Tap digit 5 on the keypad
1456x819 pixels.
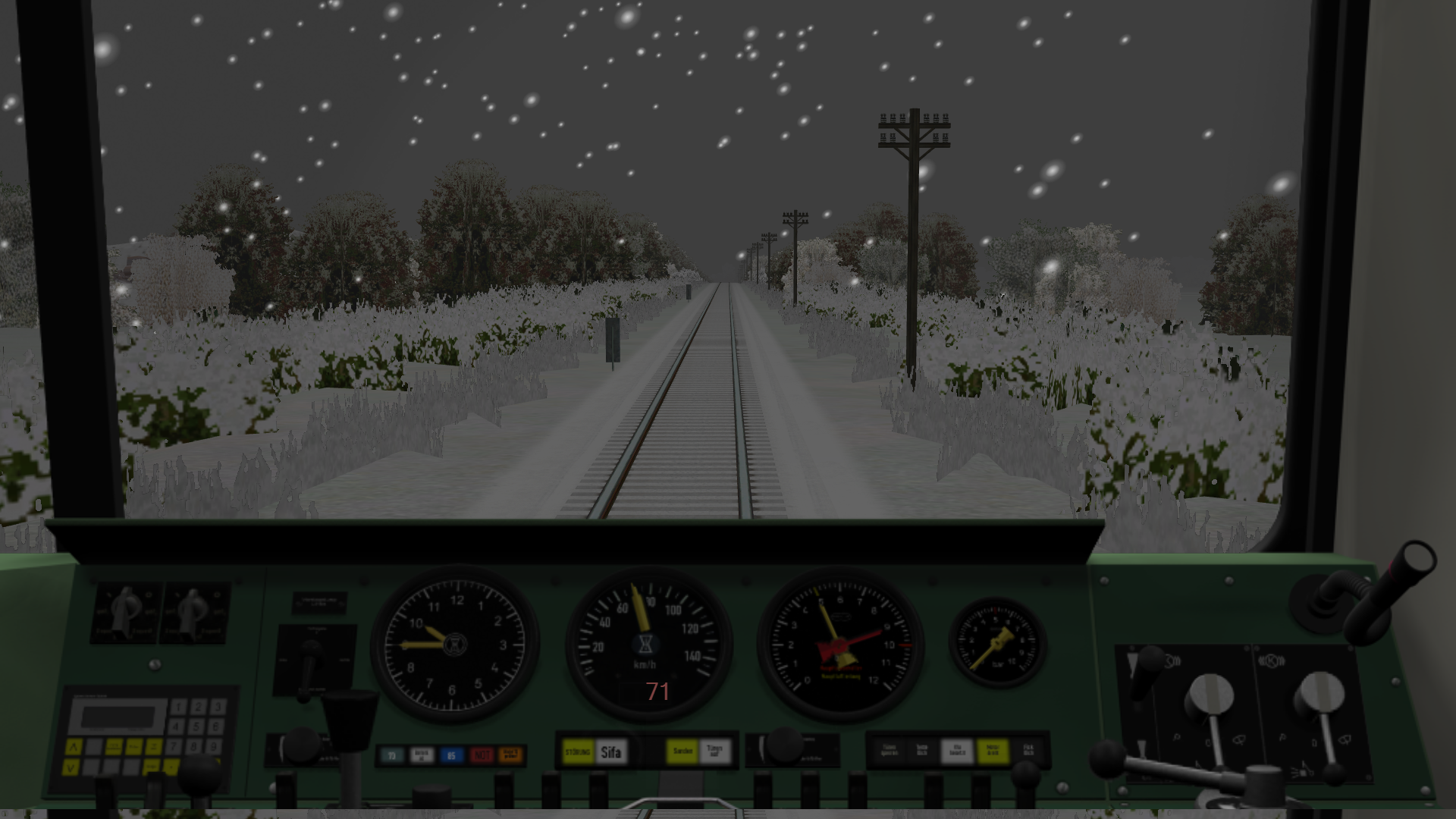196,726
